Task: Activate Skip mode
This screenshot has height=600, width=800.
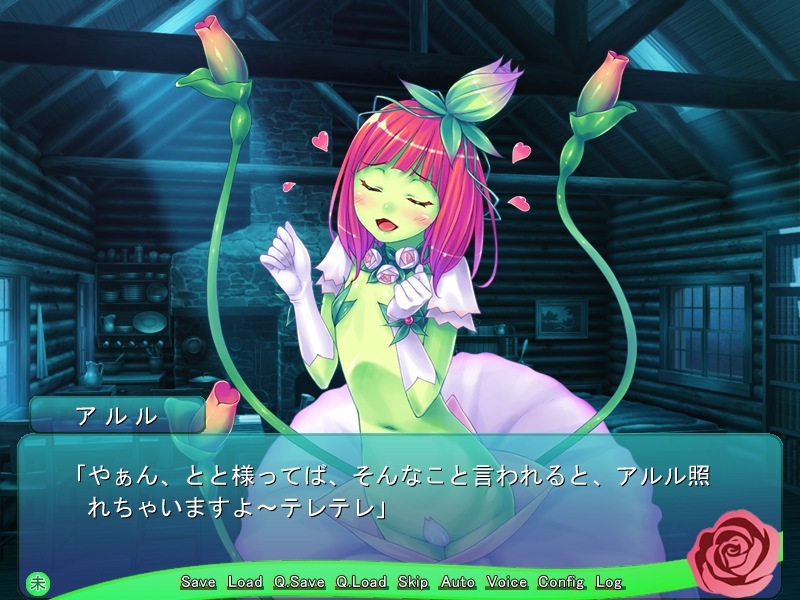Action: (x=413, y=582)
